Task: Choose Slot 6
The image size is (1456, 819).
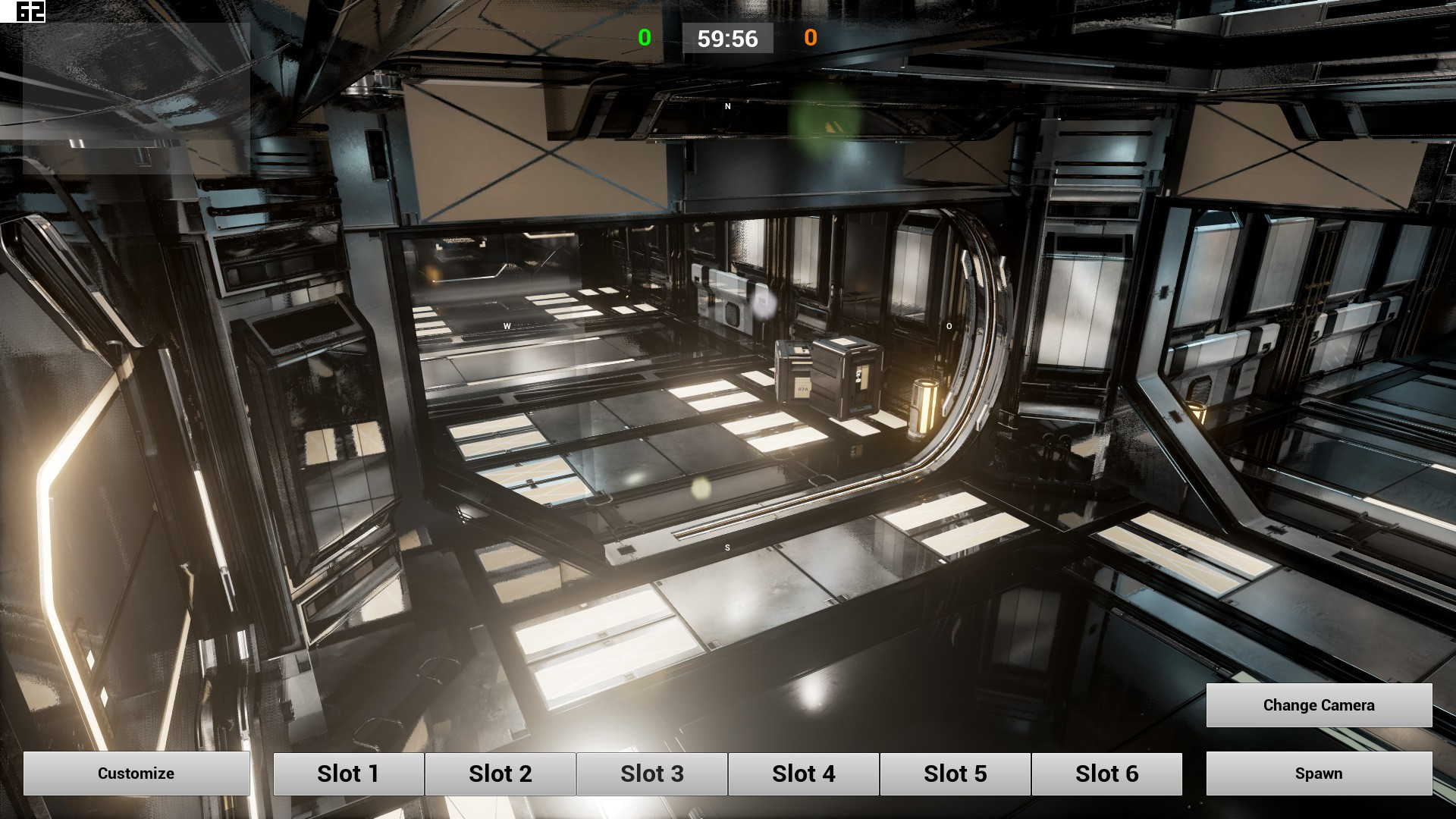Action: point(1107,773)
